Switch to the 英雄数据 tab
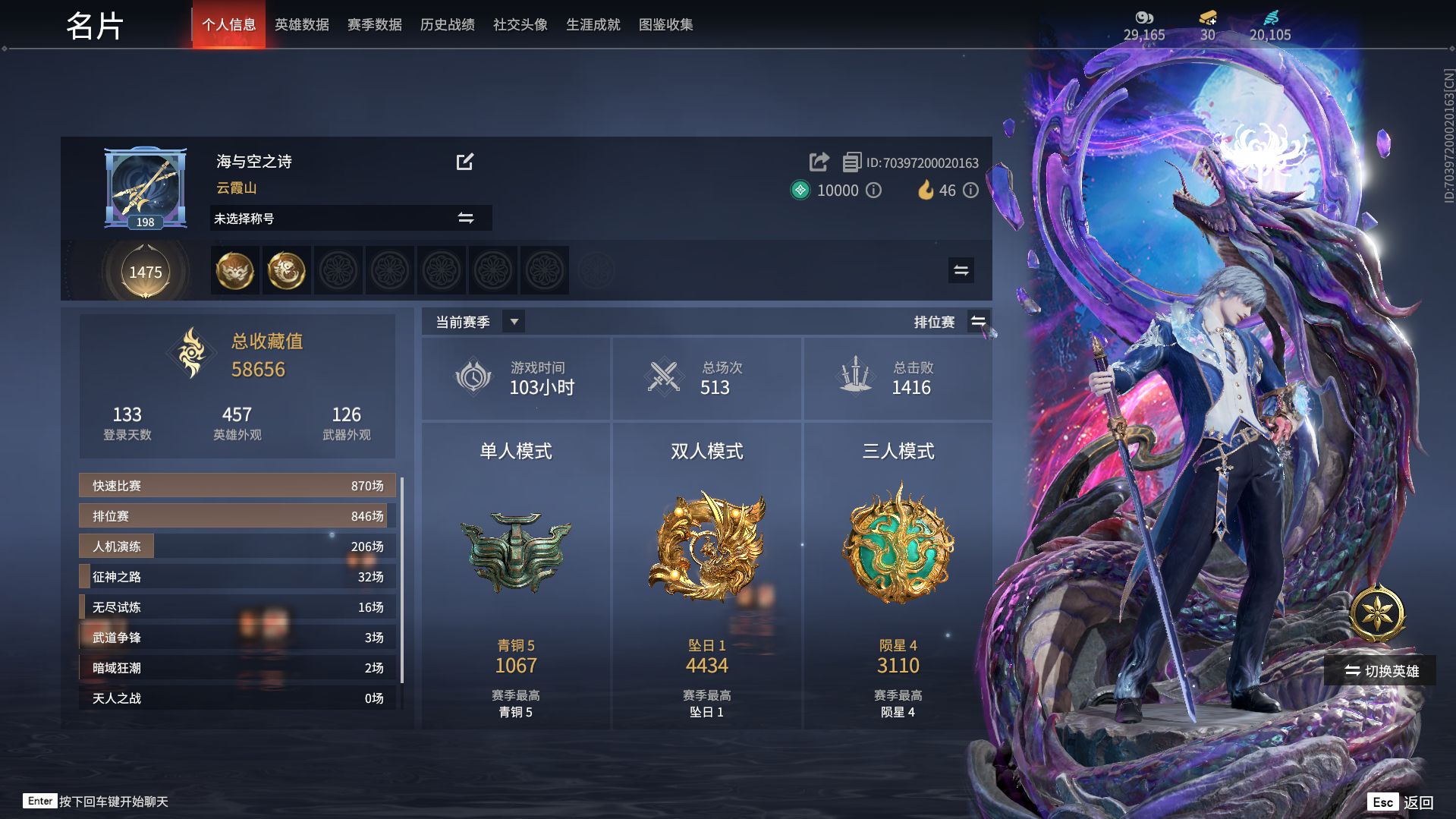 (x=303, y=24)
